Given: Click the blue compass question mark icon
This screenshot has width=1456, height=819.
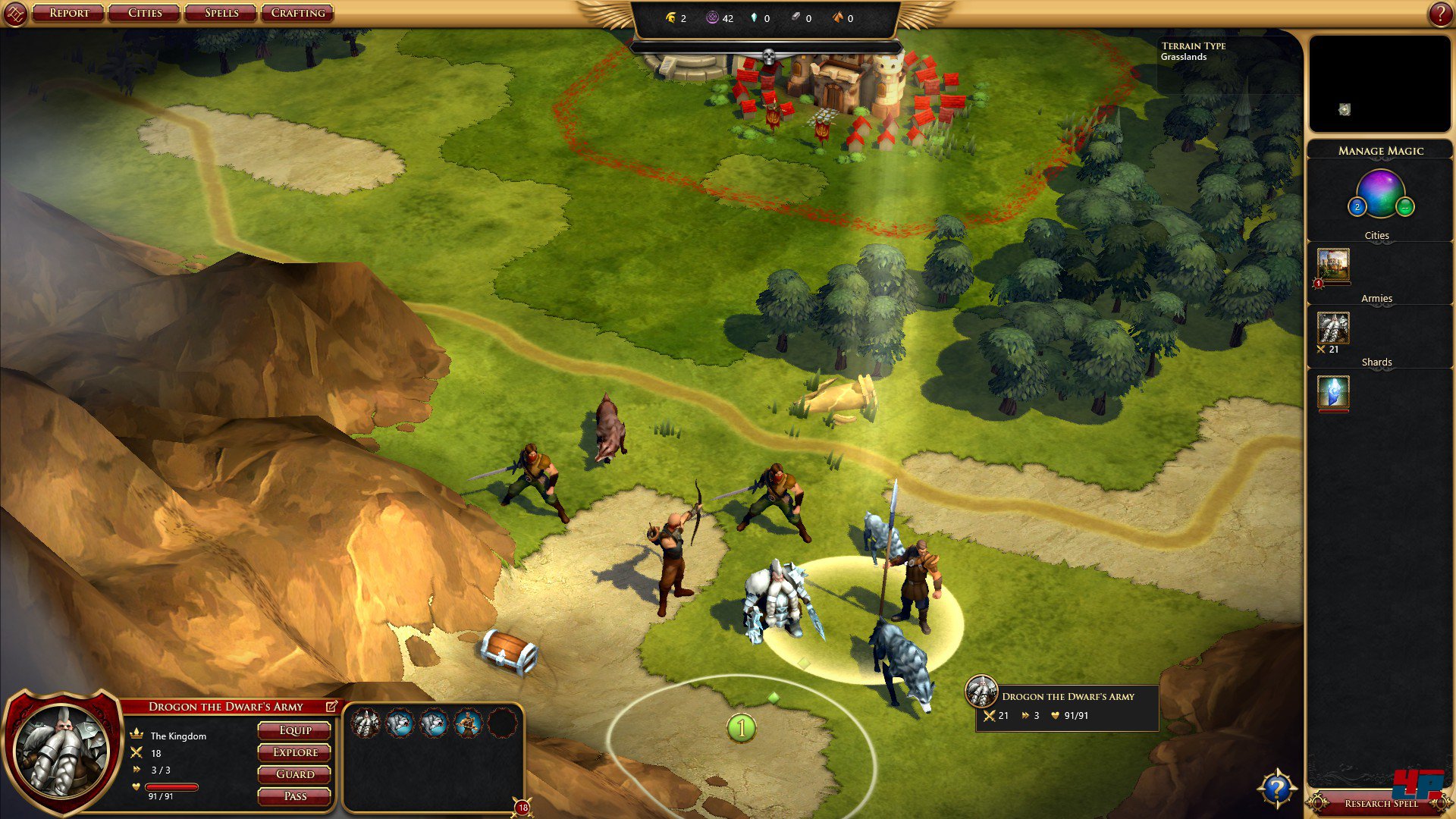Looking at the screenshot, I should coord(1277,789).
